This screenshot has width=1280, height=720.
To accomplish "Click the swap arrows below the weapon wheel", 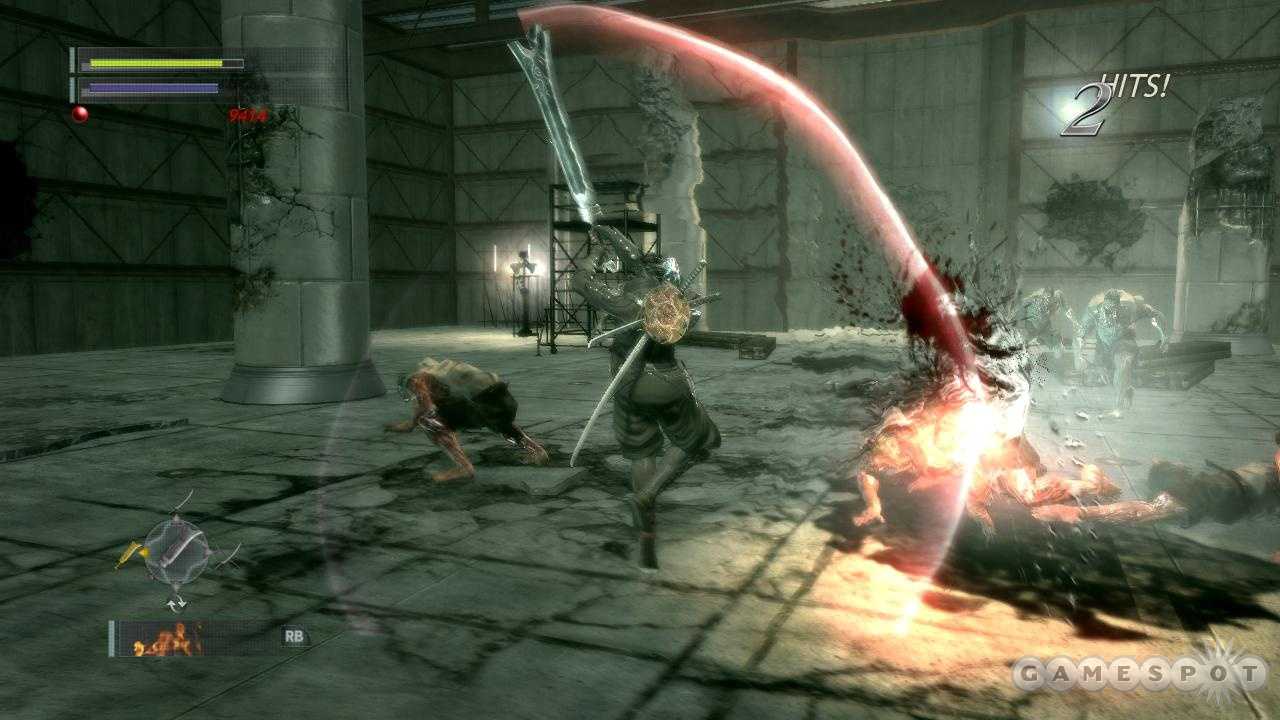I will click(176, 603).
